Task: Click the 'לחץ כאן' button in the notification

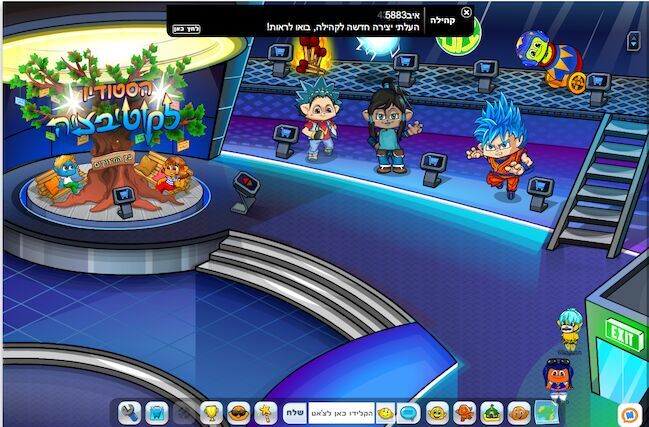Action: click(x=186, y=28)
